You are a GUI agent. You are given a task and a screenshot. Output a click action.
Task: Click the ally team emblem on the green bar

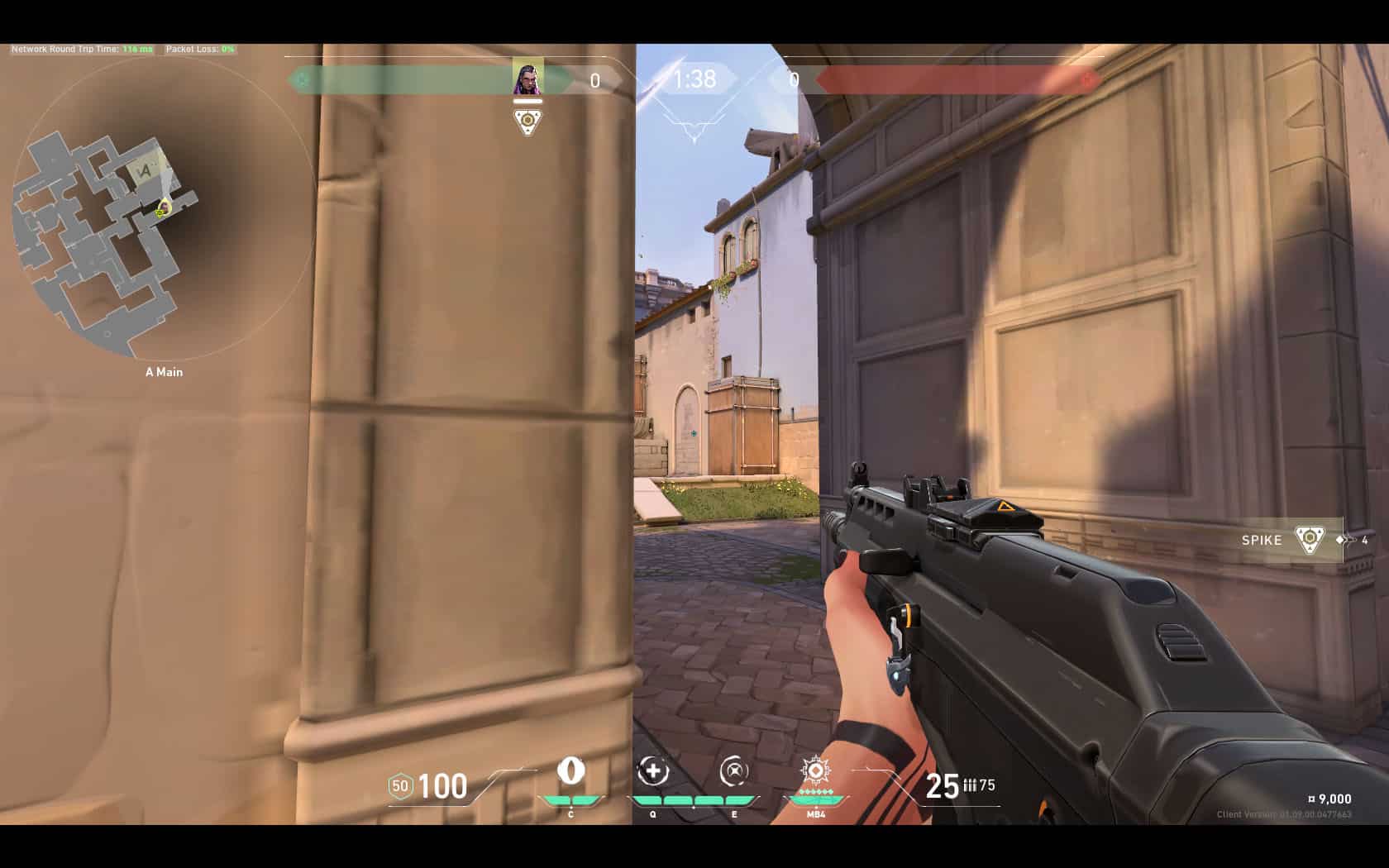pyautogui.click(x=303, y=80)
